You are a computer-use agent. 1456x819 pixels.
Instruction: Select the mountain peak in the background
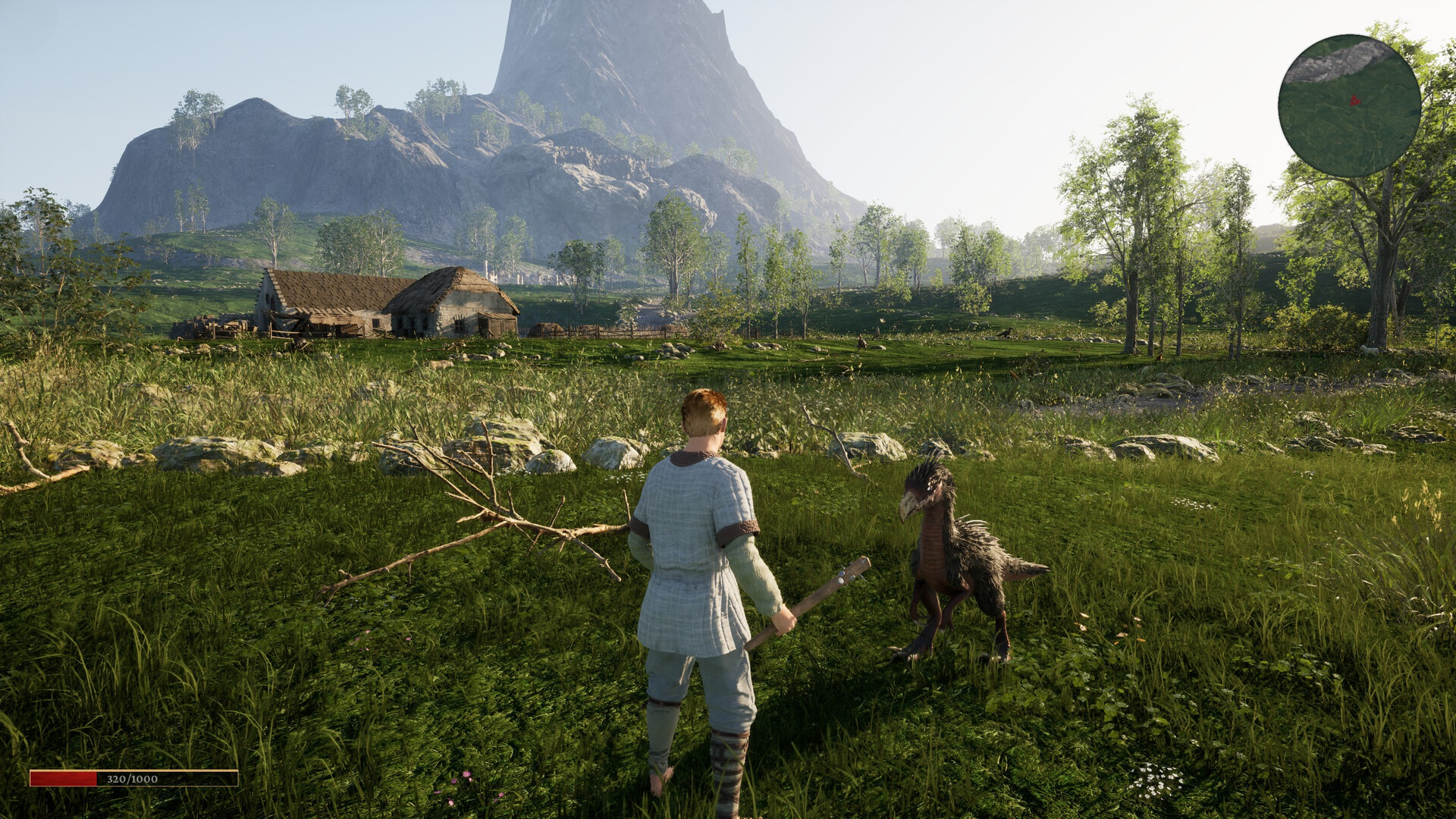(645, 45)
